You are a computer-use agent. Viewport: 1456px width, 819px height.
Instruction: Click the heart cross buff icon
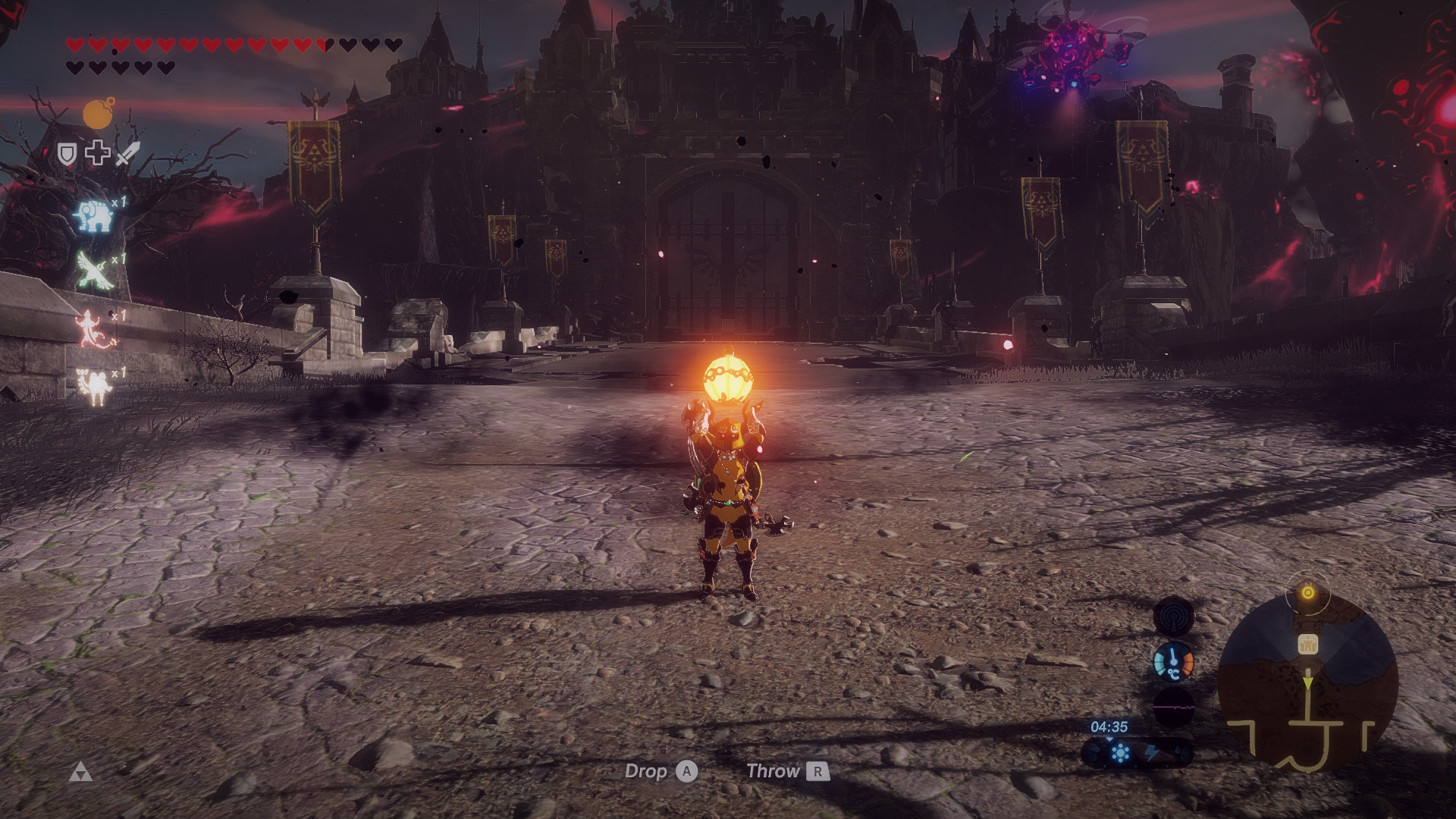(98, 153)
